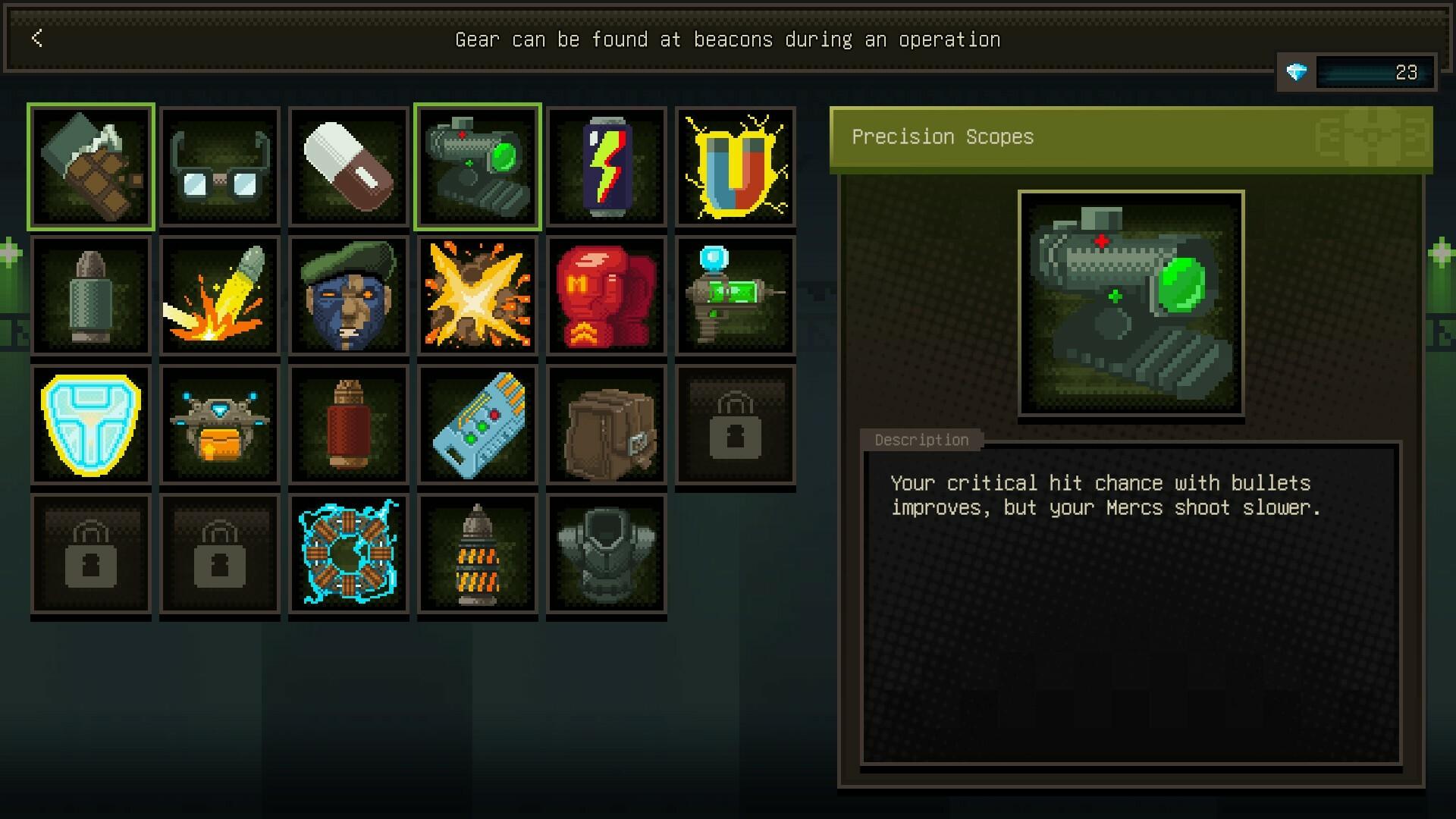This screenshot has height=819, width=1456.
Task: View the energy drink can gear
Action: point(606,165)
